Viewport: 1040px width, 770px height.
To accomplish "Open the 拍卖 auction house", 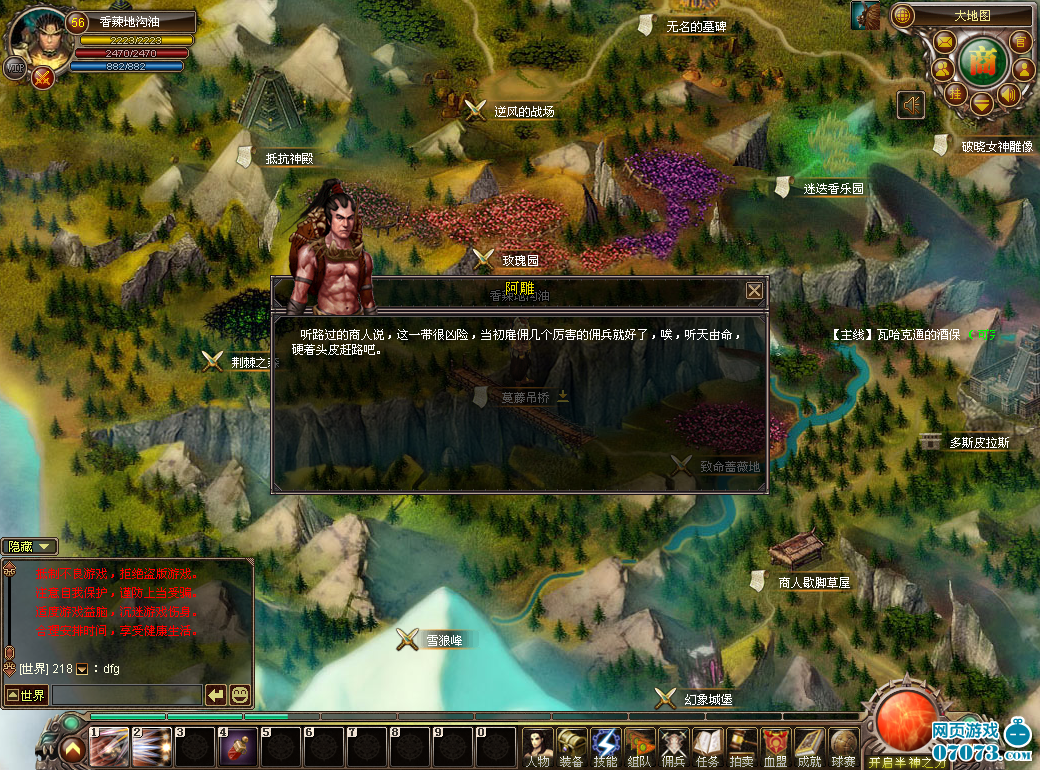I will coord(742,746).
